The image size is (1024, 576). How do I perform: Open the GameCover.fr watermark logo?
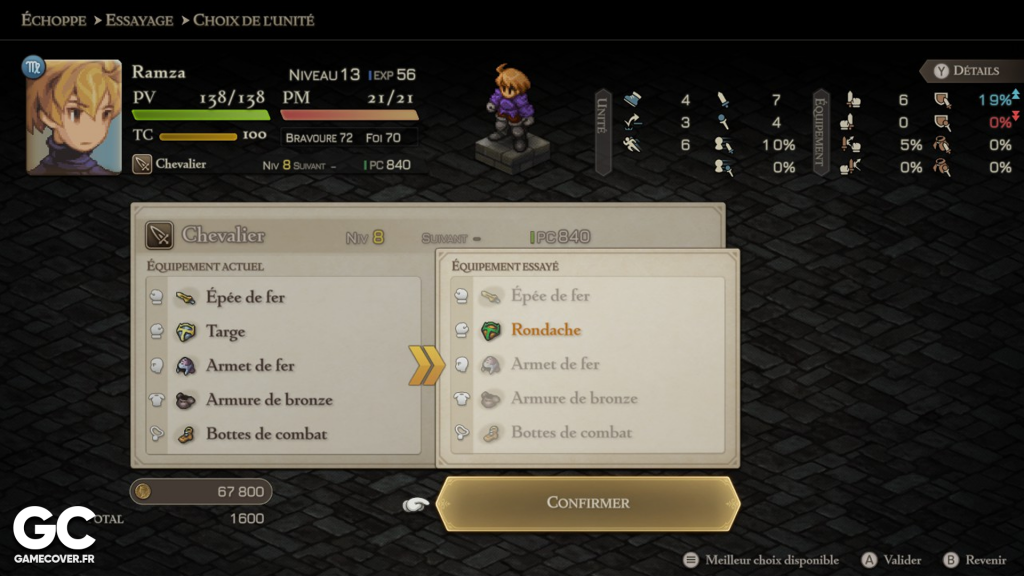pyautogui.click(x=54, y=535)
